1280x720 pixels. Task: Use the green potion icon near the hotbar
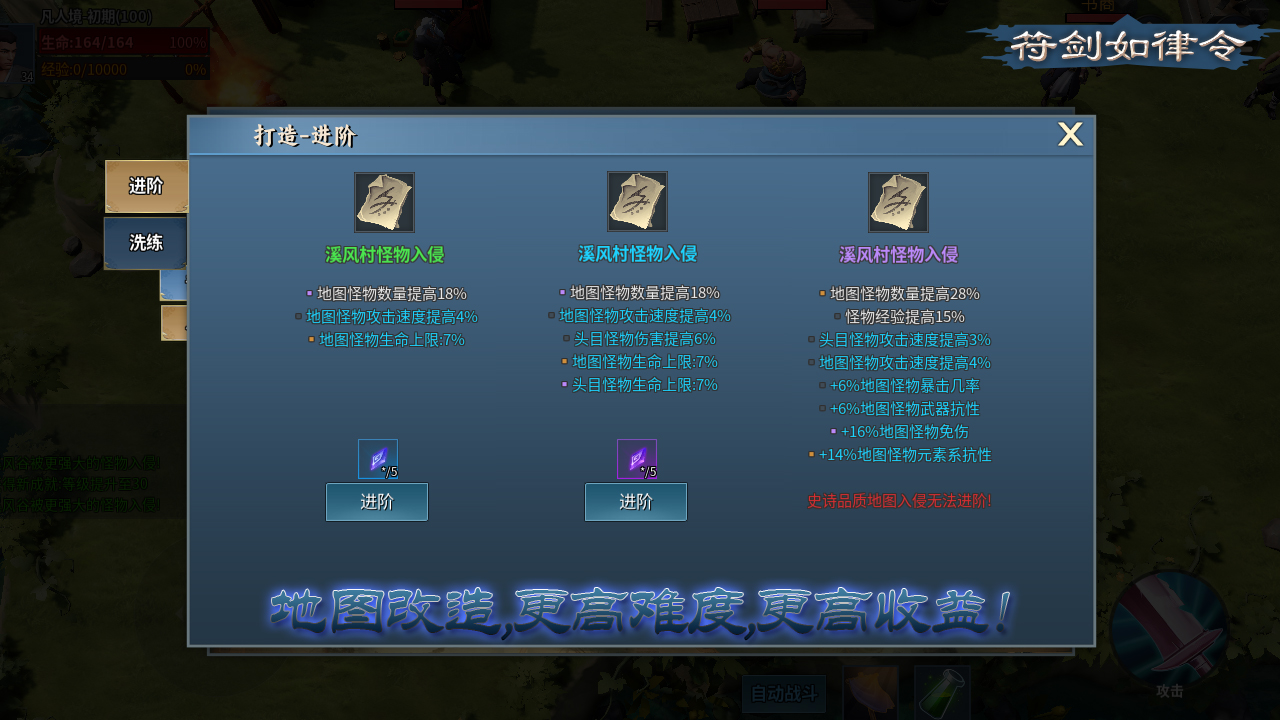click(941, 695)
